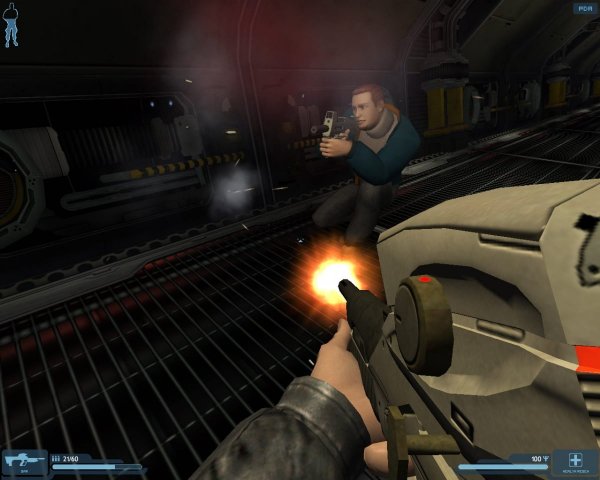This screenshot has width=600, height=480.
Task: Click the blue body status silhouette
Action: (x=11, y=28)
